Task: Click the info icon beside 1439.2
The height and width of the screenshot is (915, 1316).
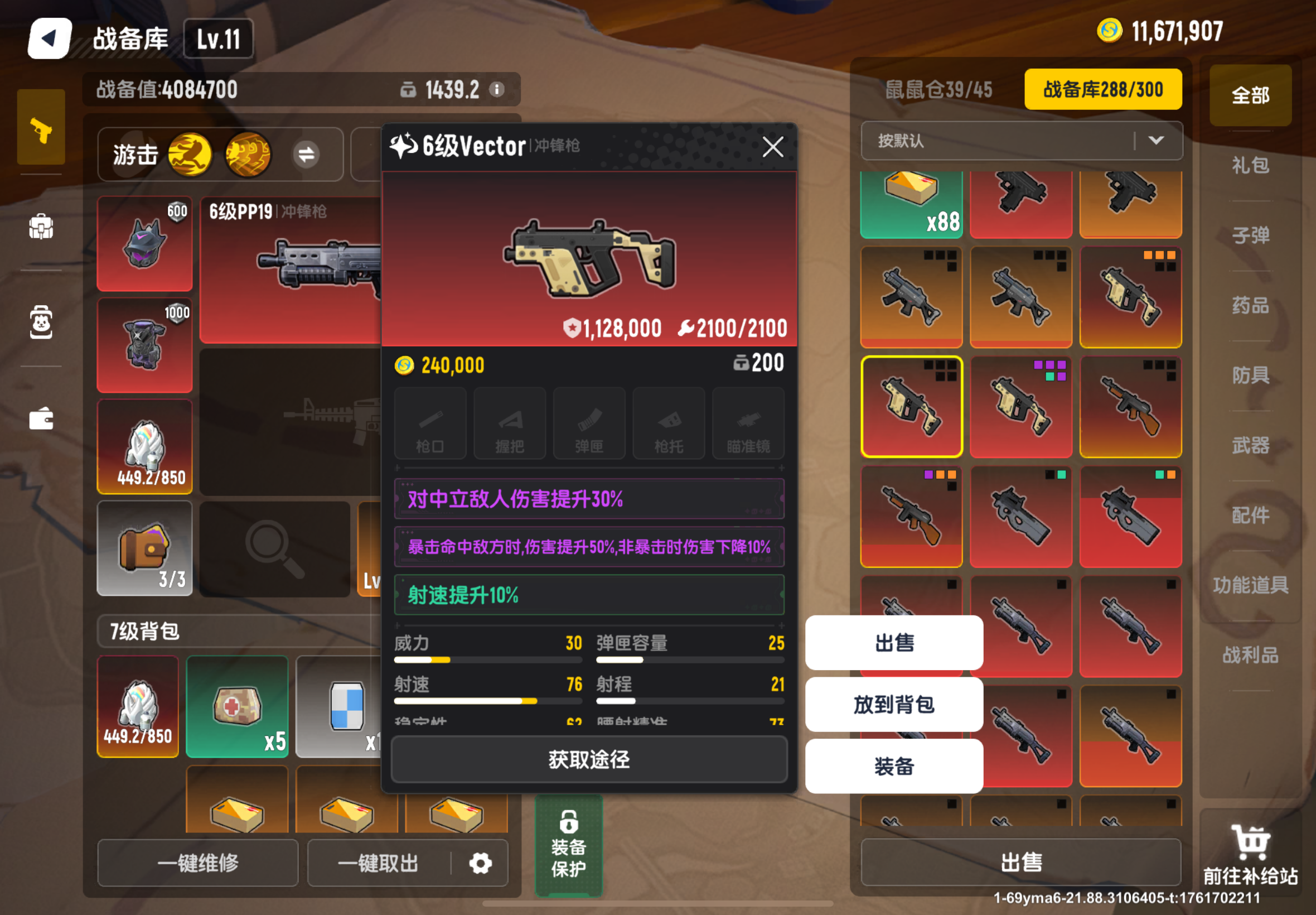Action: pyautogui.click(x=496, y=89)
